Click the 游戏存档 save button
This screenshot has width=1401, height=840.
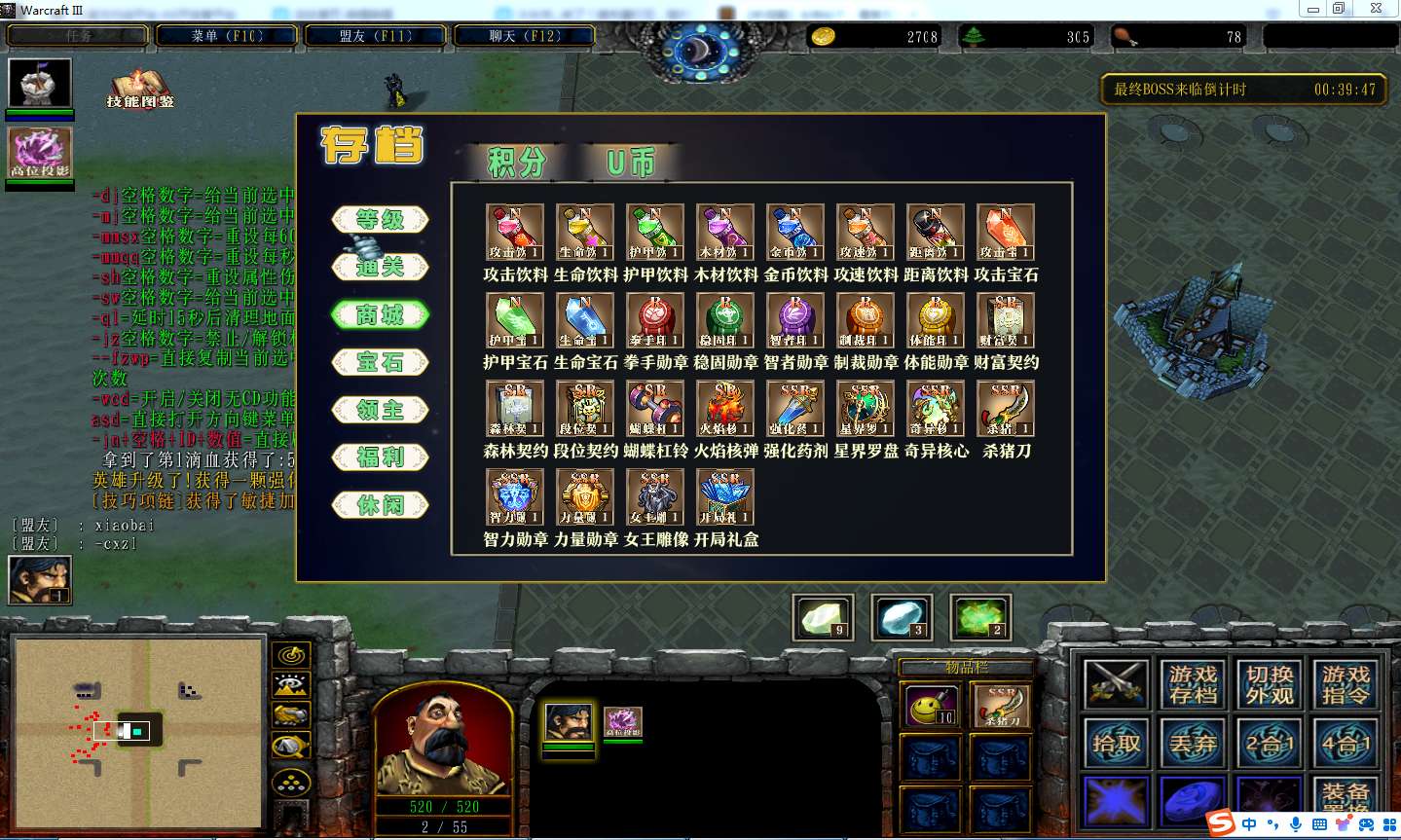[1193, 684]
